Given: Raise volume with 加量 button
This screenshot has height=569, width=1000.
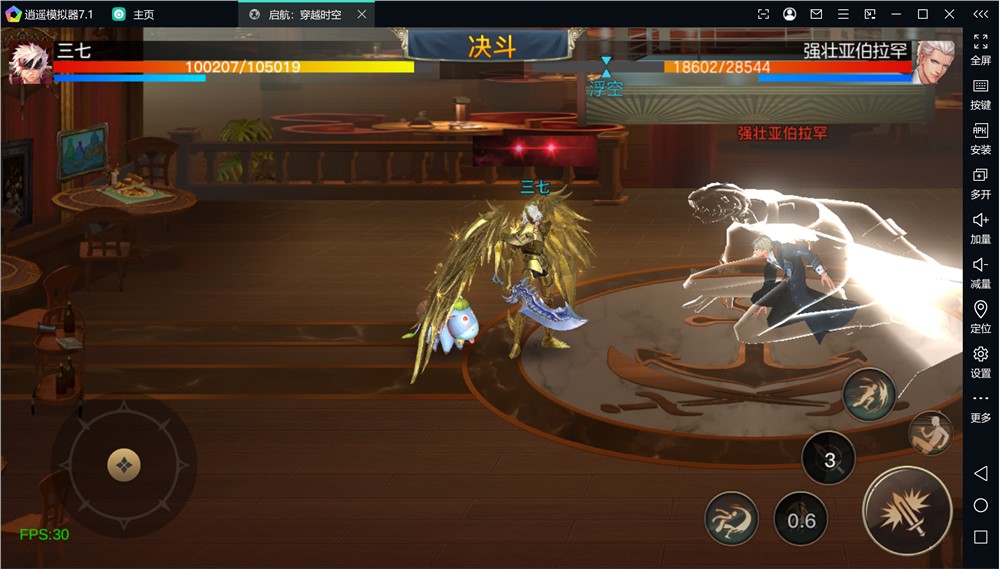Looking at the screenshot, I should (980, 228).
